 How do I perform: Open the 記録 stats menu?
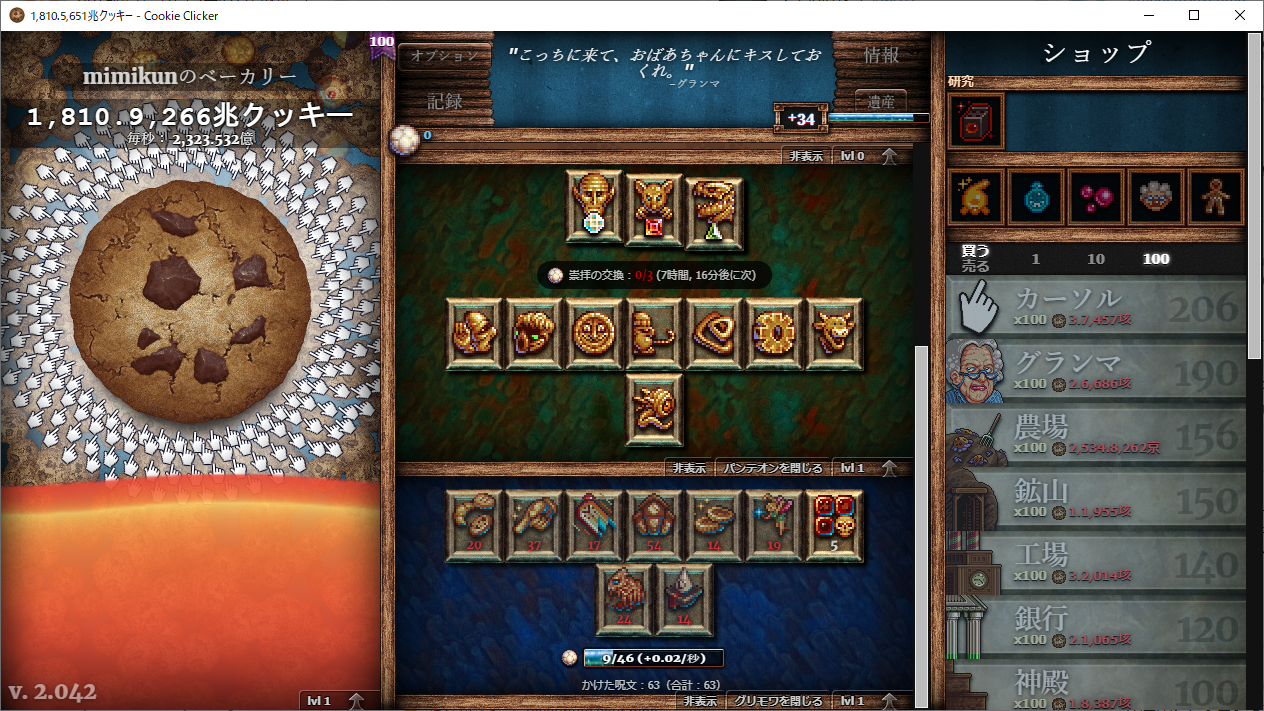tap(445, 101)
